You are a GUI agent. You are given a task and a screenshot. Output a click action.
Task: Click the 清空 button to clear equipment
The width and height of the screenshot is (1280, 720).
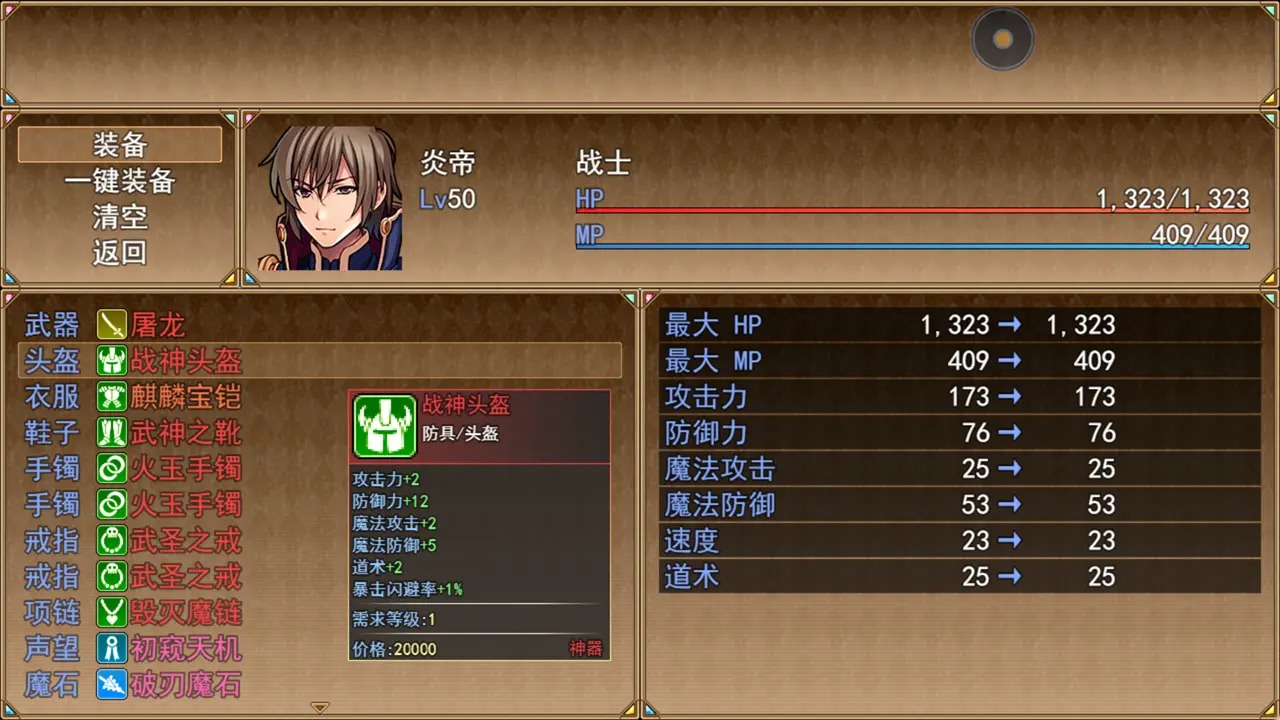tap(118, 217)
